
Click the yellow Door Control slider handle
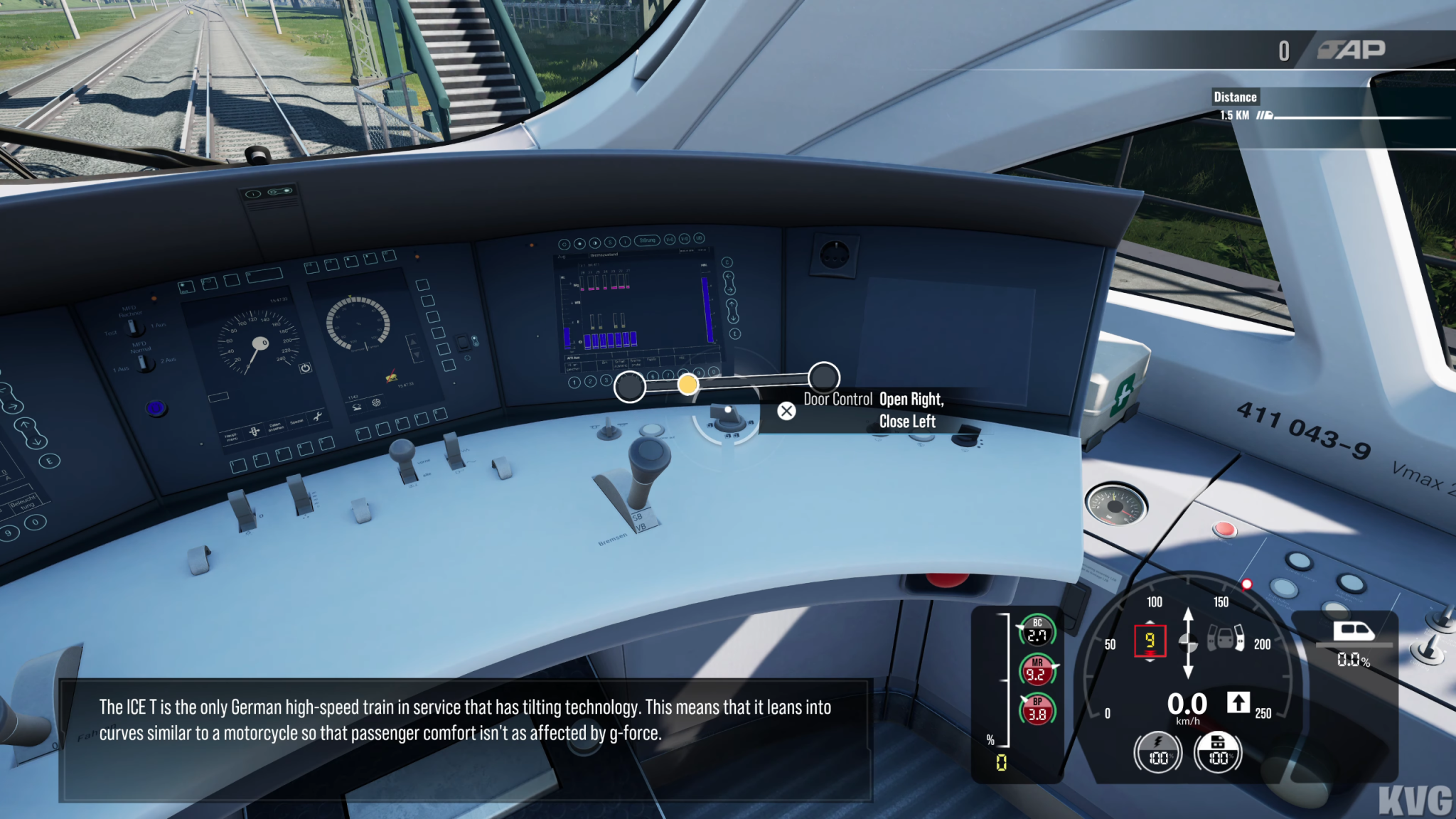point(687,385)
